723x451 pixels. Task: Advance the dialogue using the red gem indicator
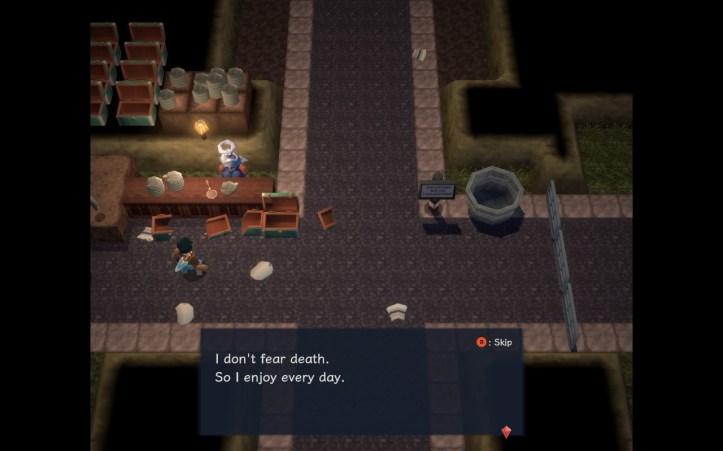tap(506, 431)
